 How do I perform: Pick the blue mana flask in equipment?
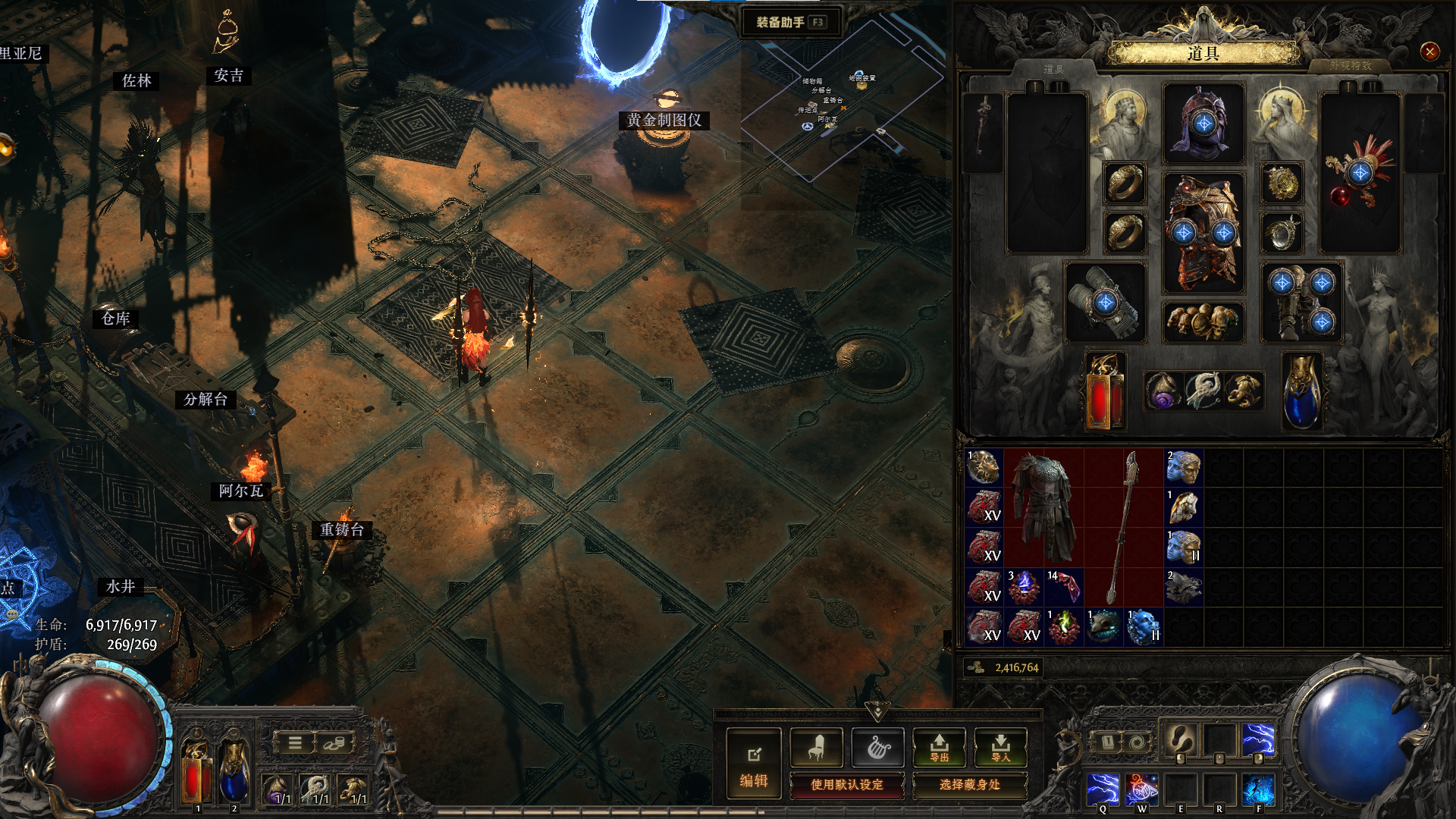[1302, 392]
